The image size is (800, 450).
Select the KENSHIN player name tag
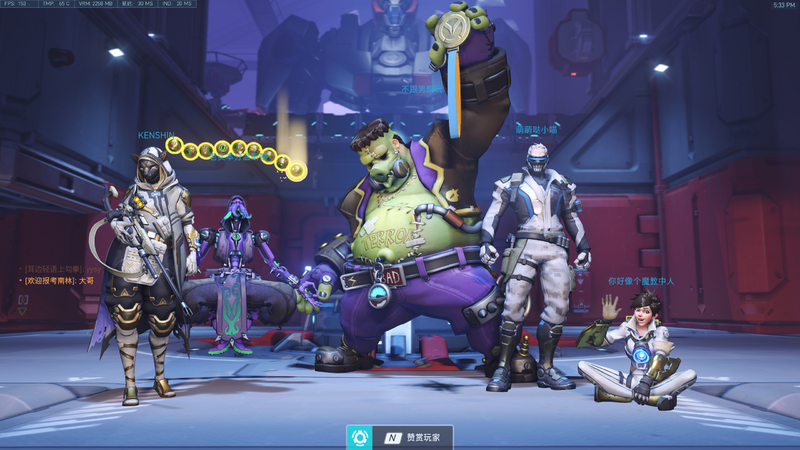pos(155,135)
